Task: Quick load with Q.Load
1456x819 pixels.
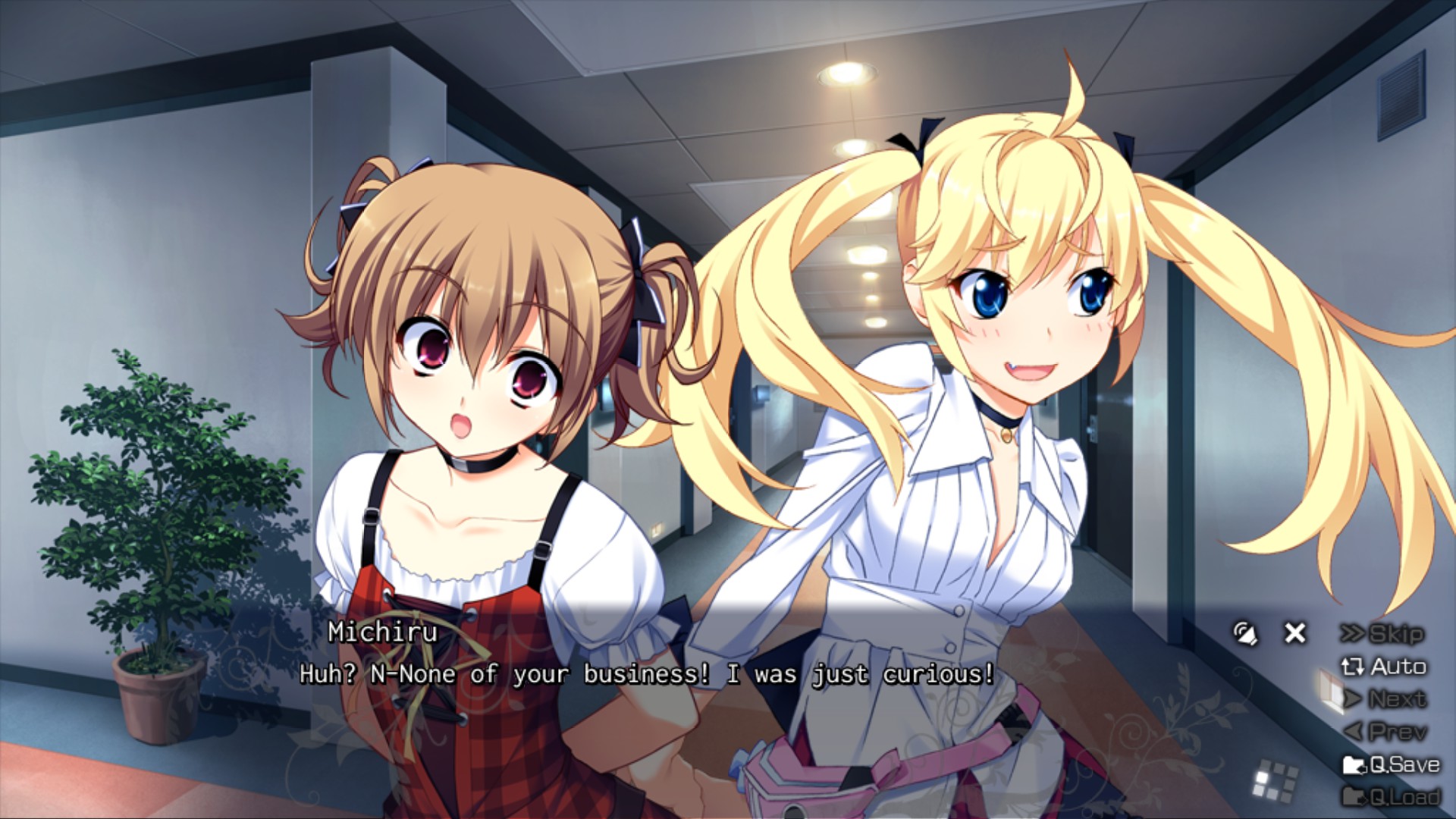Action: click(x=1392, y=796)
